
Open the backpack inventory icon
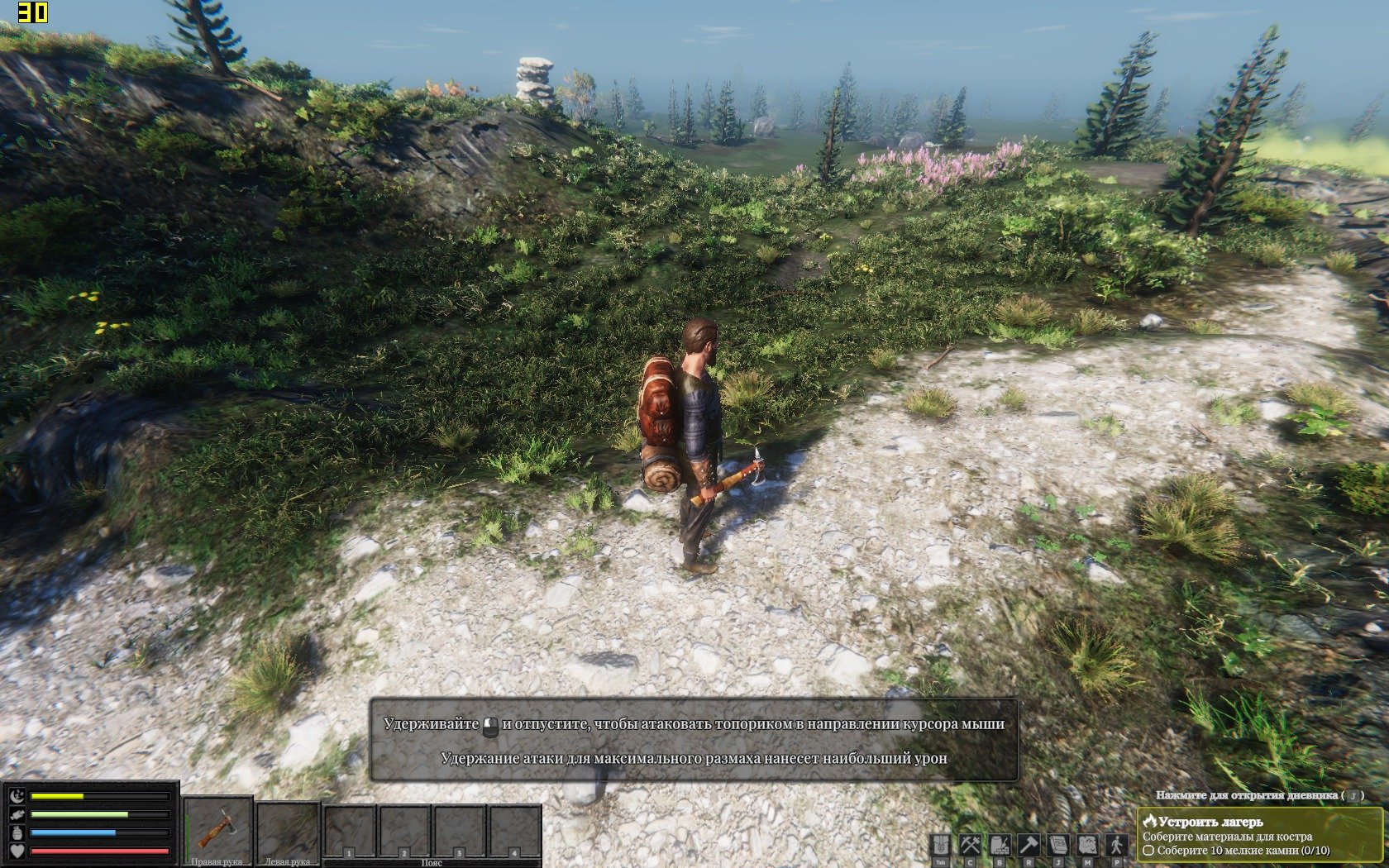[941, 845]
